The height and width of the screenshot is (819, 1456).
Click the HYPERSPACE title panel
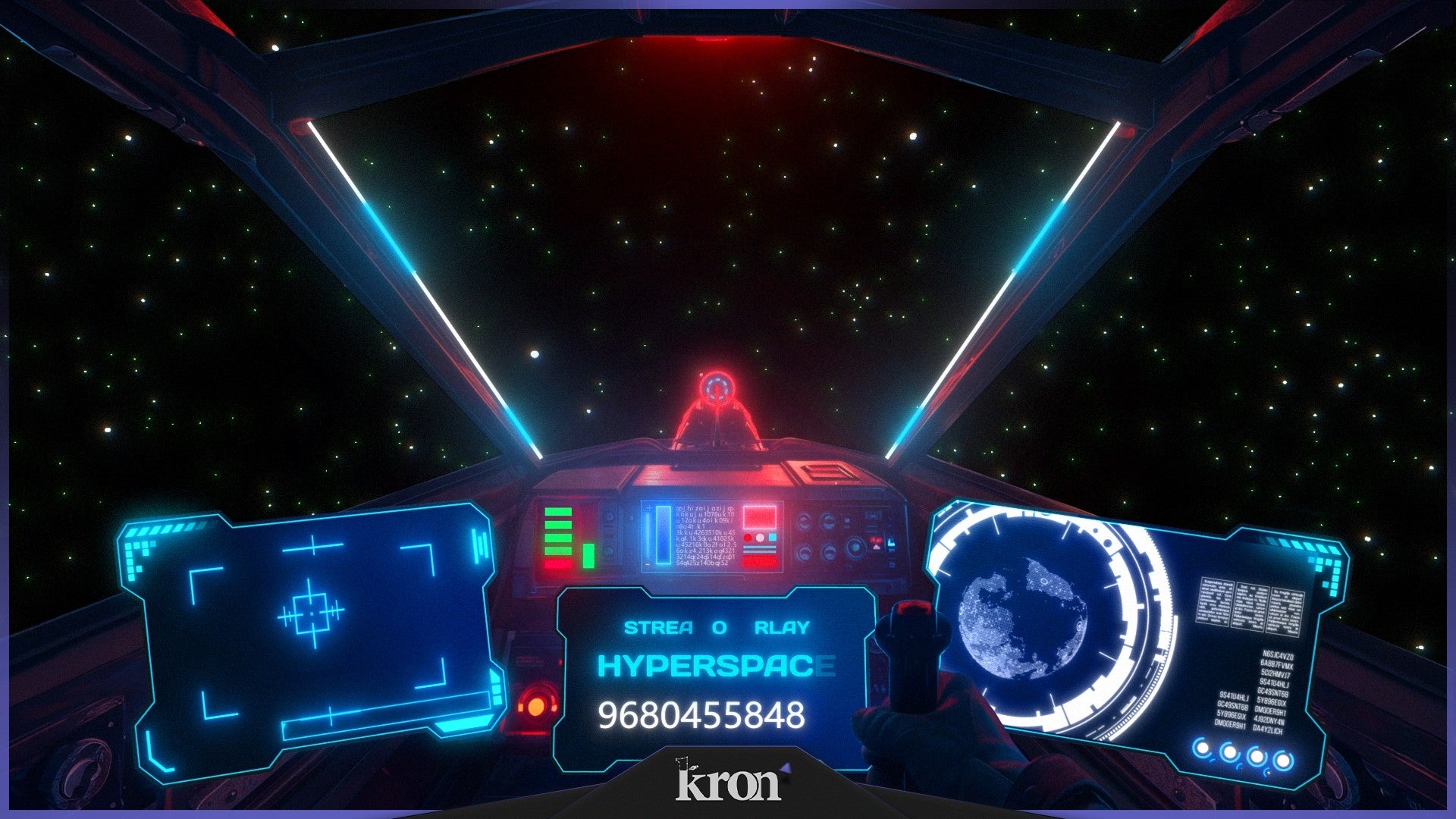point(716,667)
